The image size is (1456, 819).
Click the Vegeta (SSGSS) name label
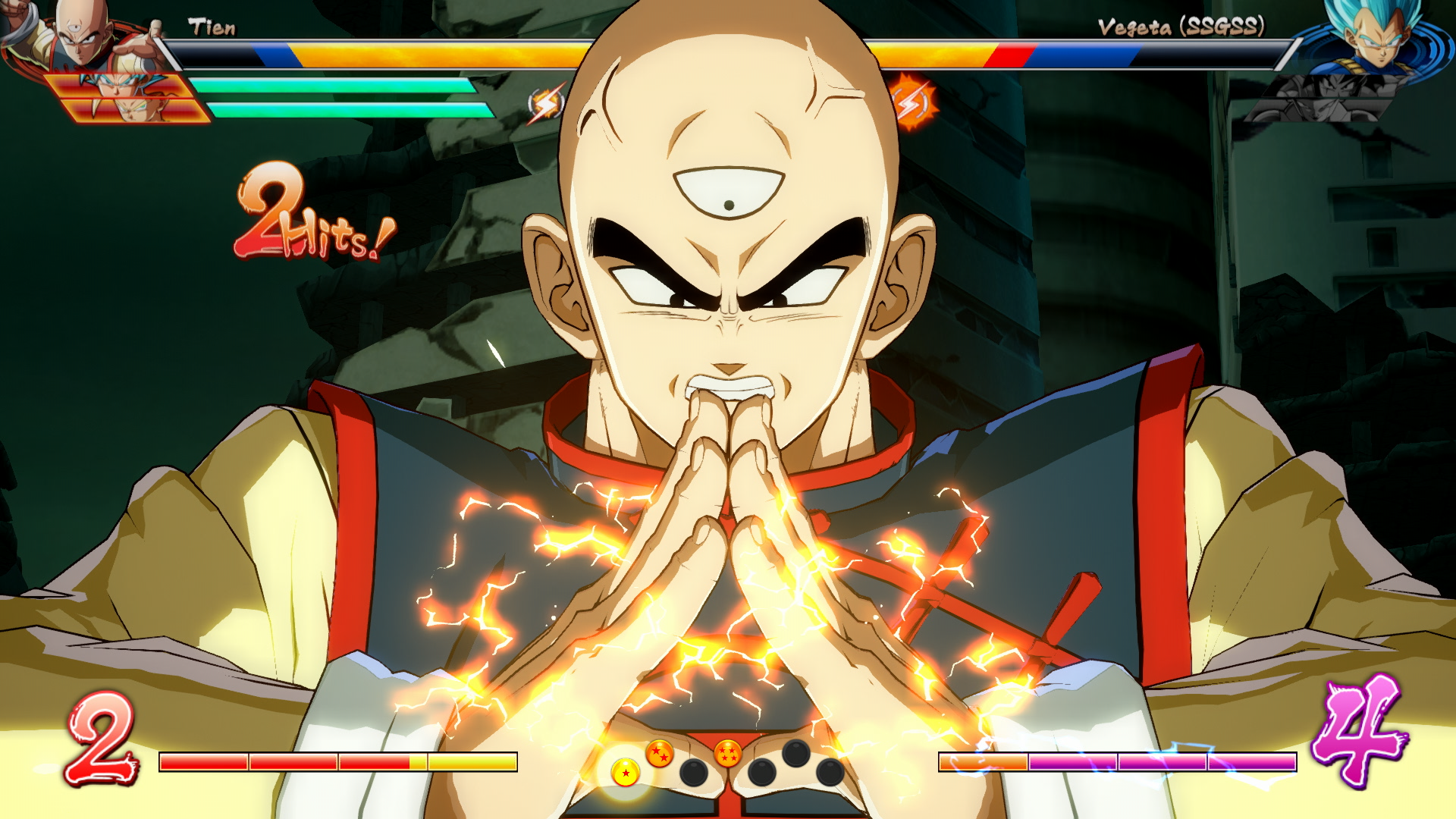click(1183, 27)
